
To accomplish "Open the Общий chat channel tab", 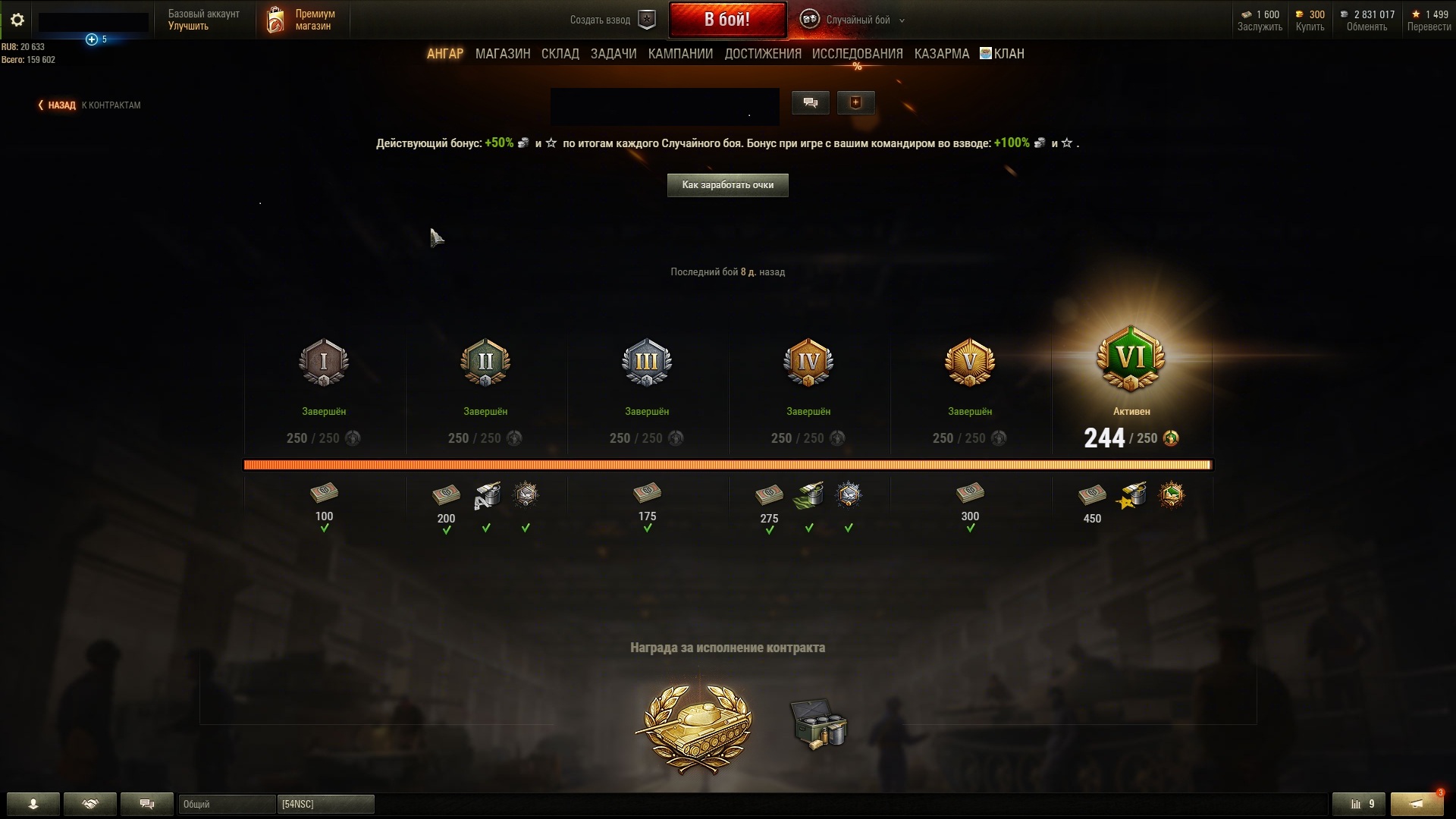I will (x=227, y=804).
